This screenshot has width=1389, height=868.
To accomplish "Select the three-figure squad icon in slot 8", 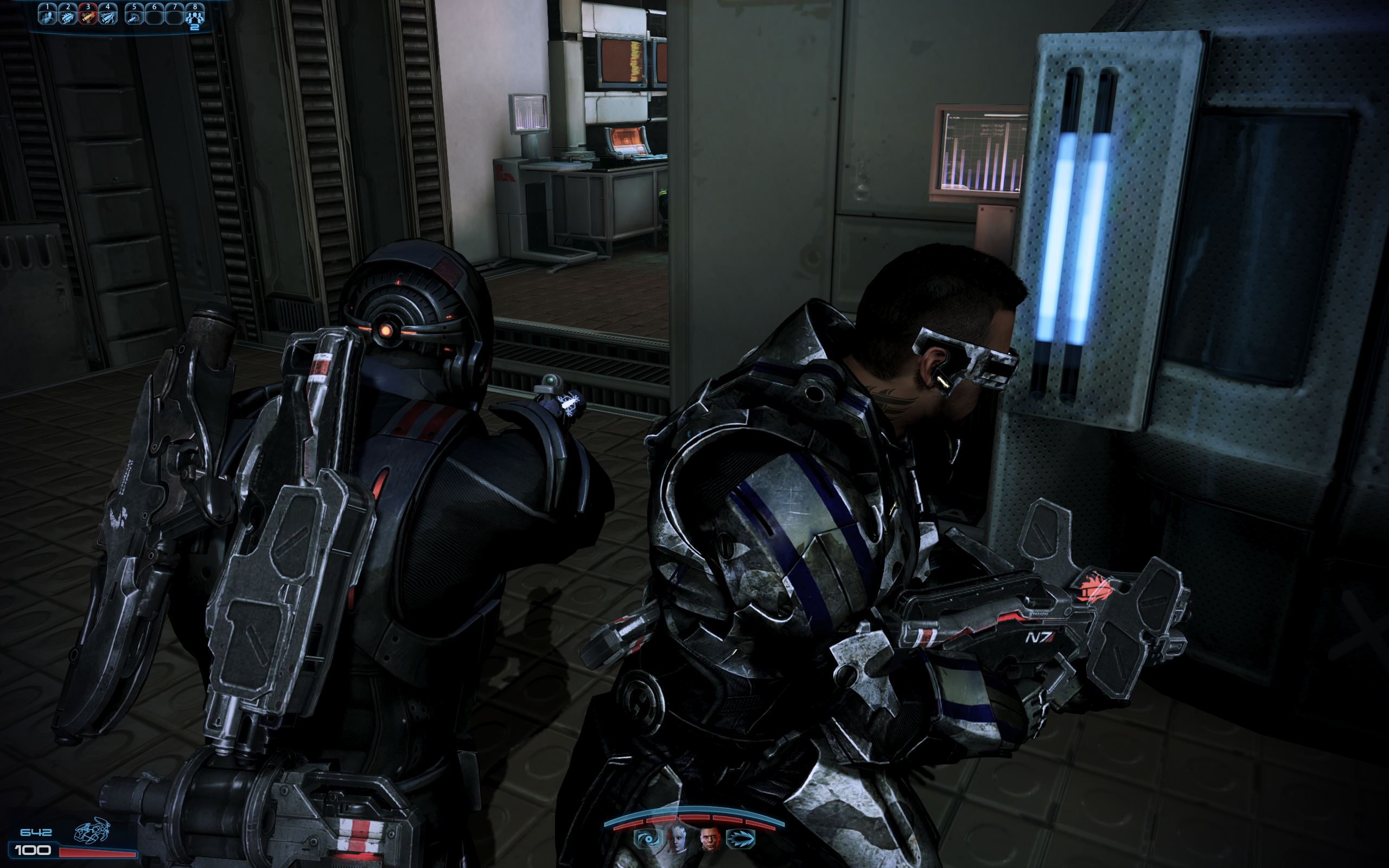I will click(195, 16).
